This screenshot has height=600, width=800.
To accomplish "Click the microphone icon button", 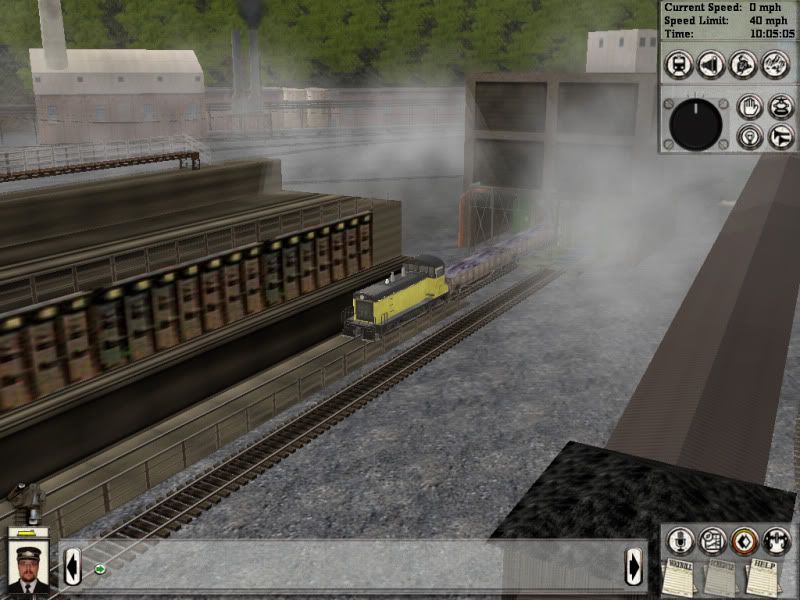I will pyautogui.click(x=682, y=541).
